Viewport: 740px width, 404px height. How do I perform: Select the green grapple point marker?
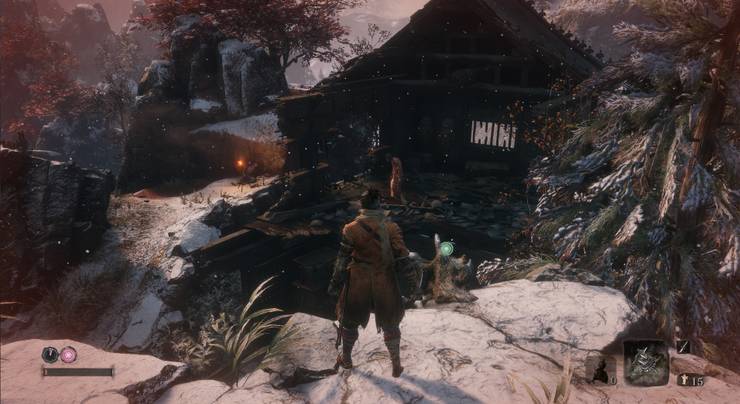click(446, 248)
